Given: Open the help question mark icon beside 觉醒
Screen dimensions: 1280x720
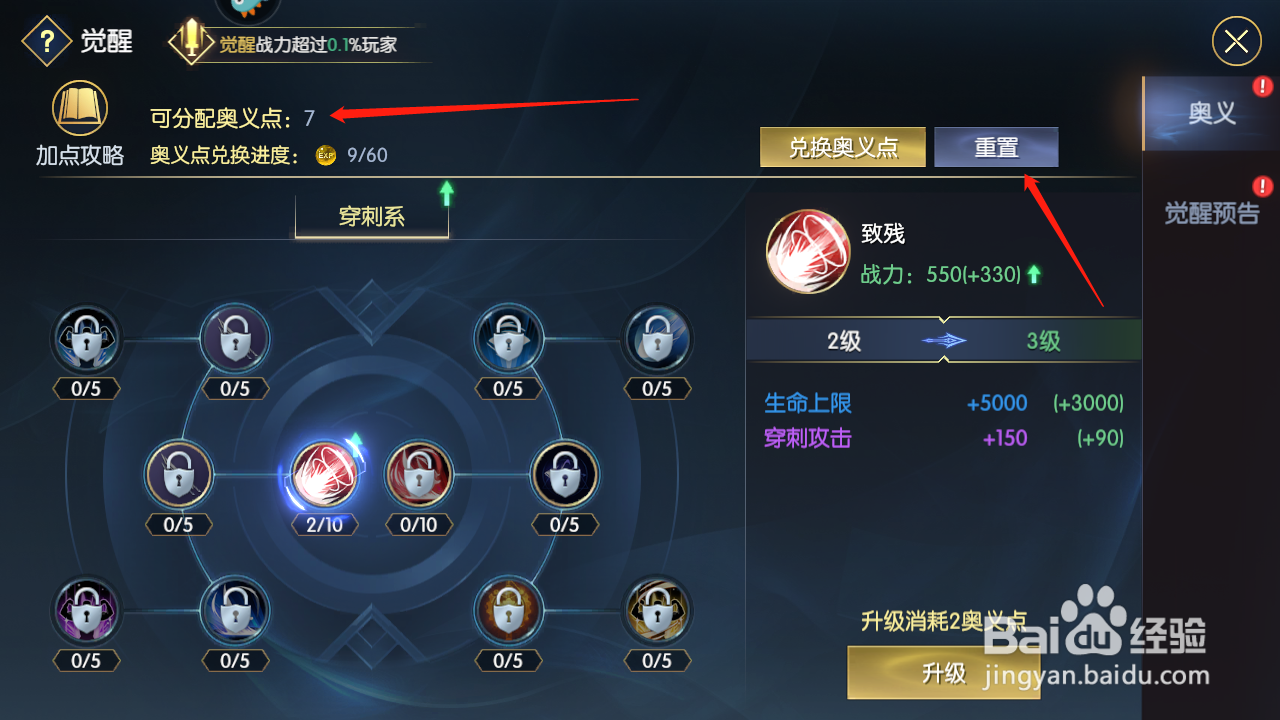Looking at the screenshot, I should pos(46,40).
